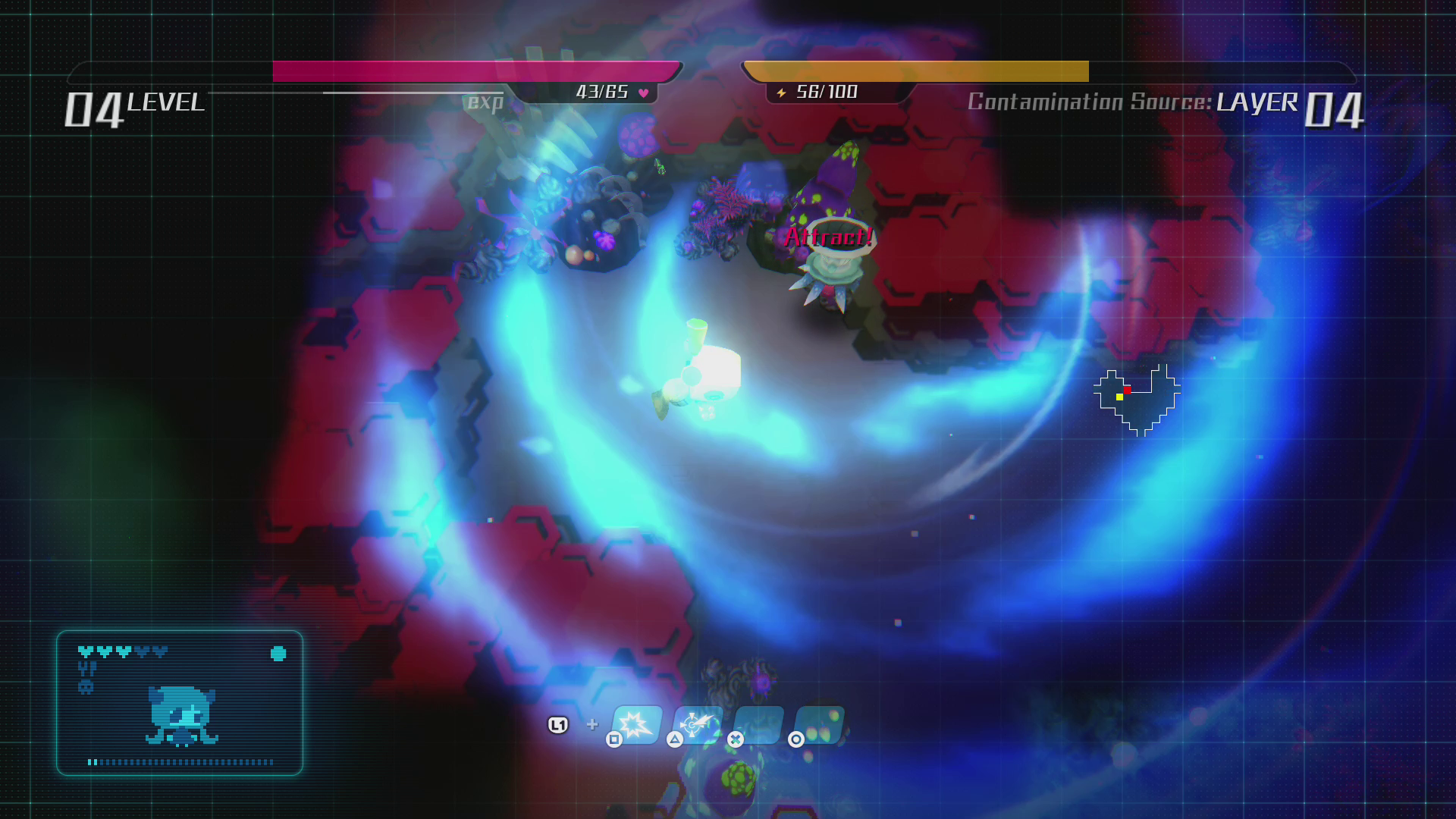The height and width of the screenshot is (819, 1456).
Task: Click the pet's fork-and-knife hunger icon
Action: (x=87, y=668)
